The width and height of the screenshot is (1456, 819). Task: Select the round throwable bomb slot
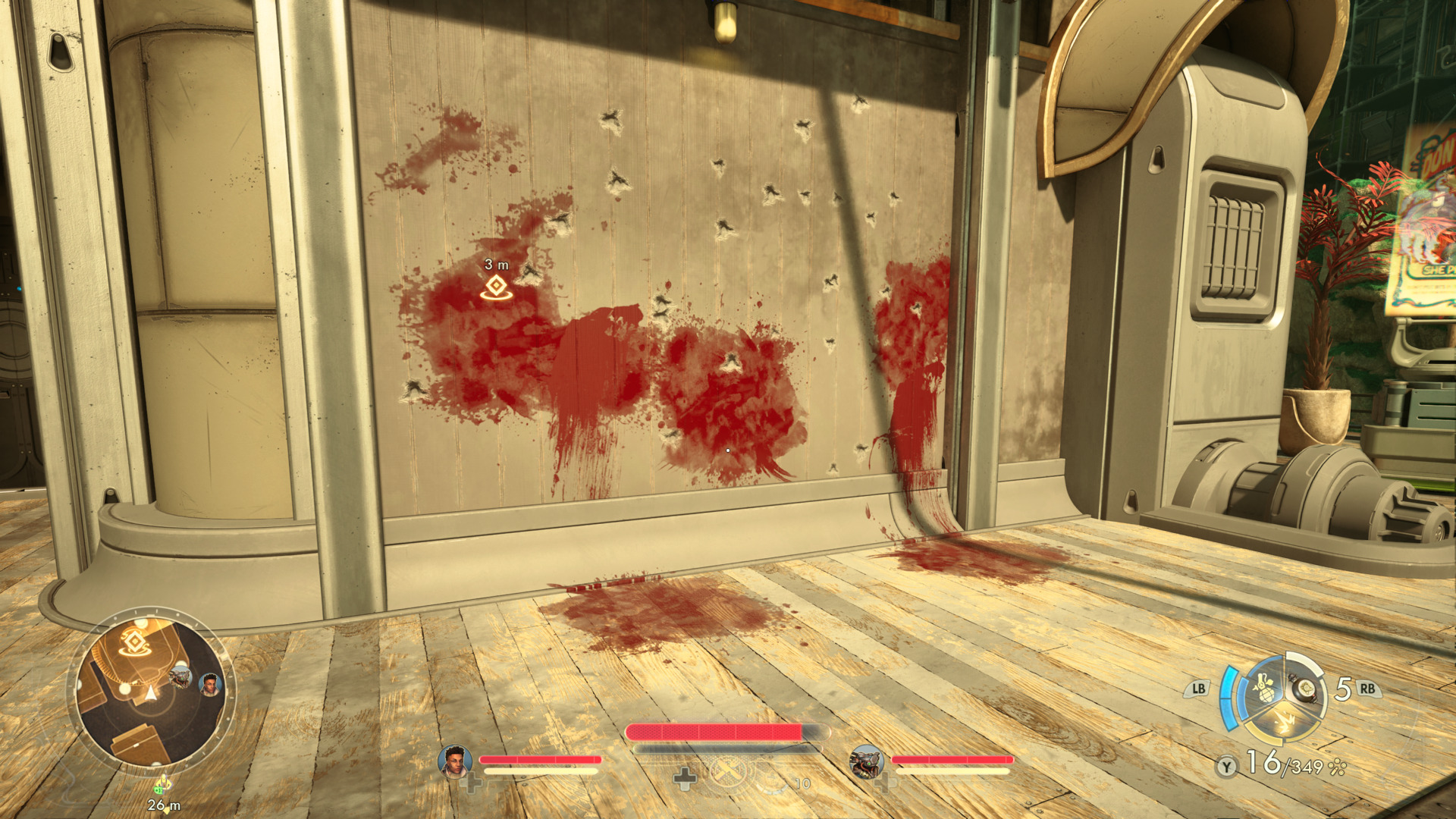(x=1305, y=689)
